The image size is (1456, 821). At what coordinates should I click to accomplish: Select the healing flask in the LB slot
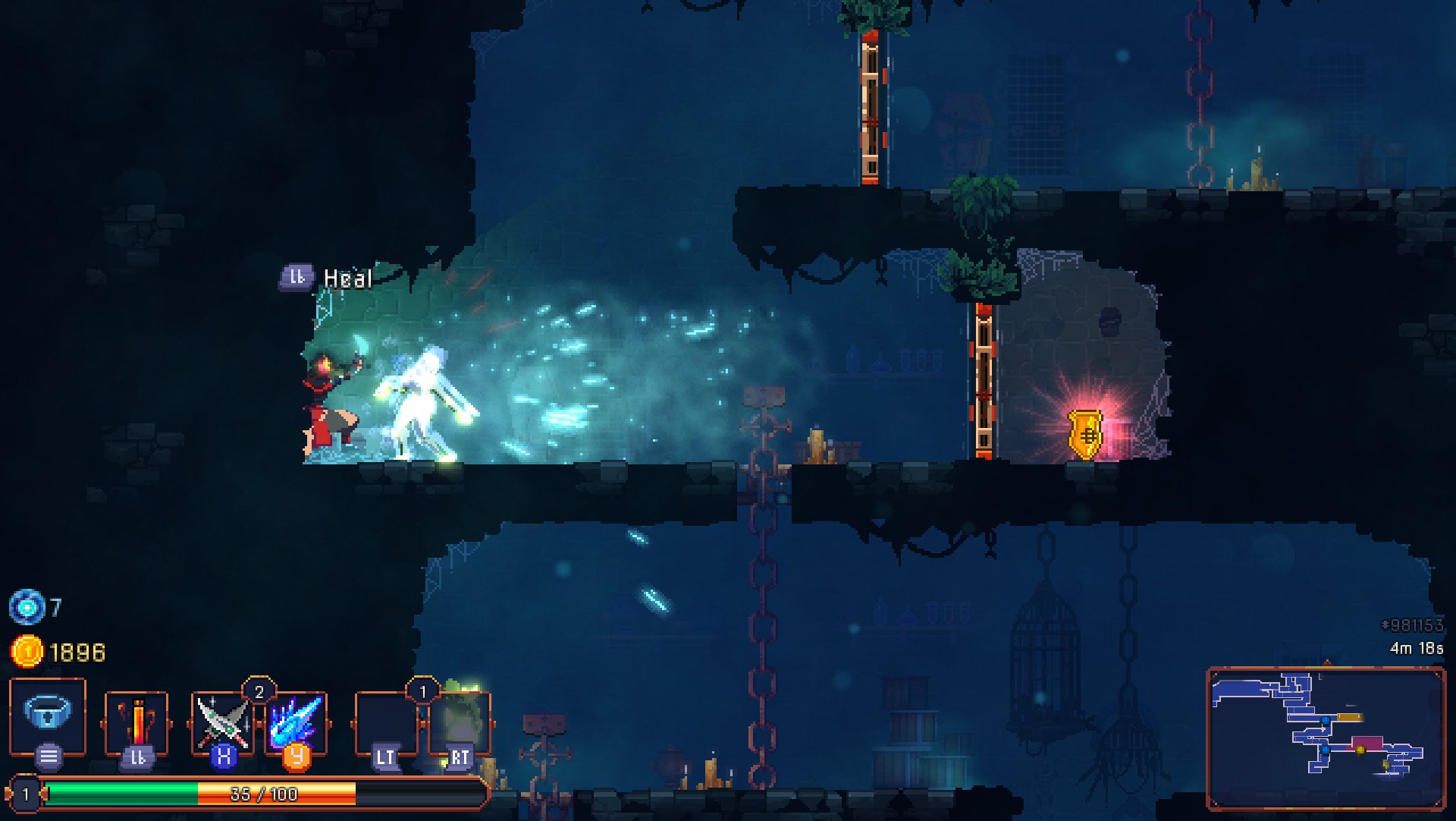pyautogui.click(x=136, y=721)
